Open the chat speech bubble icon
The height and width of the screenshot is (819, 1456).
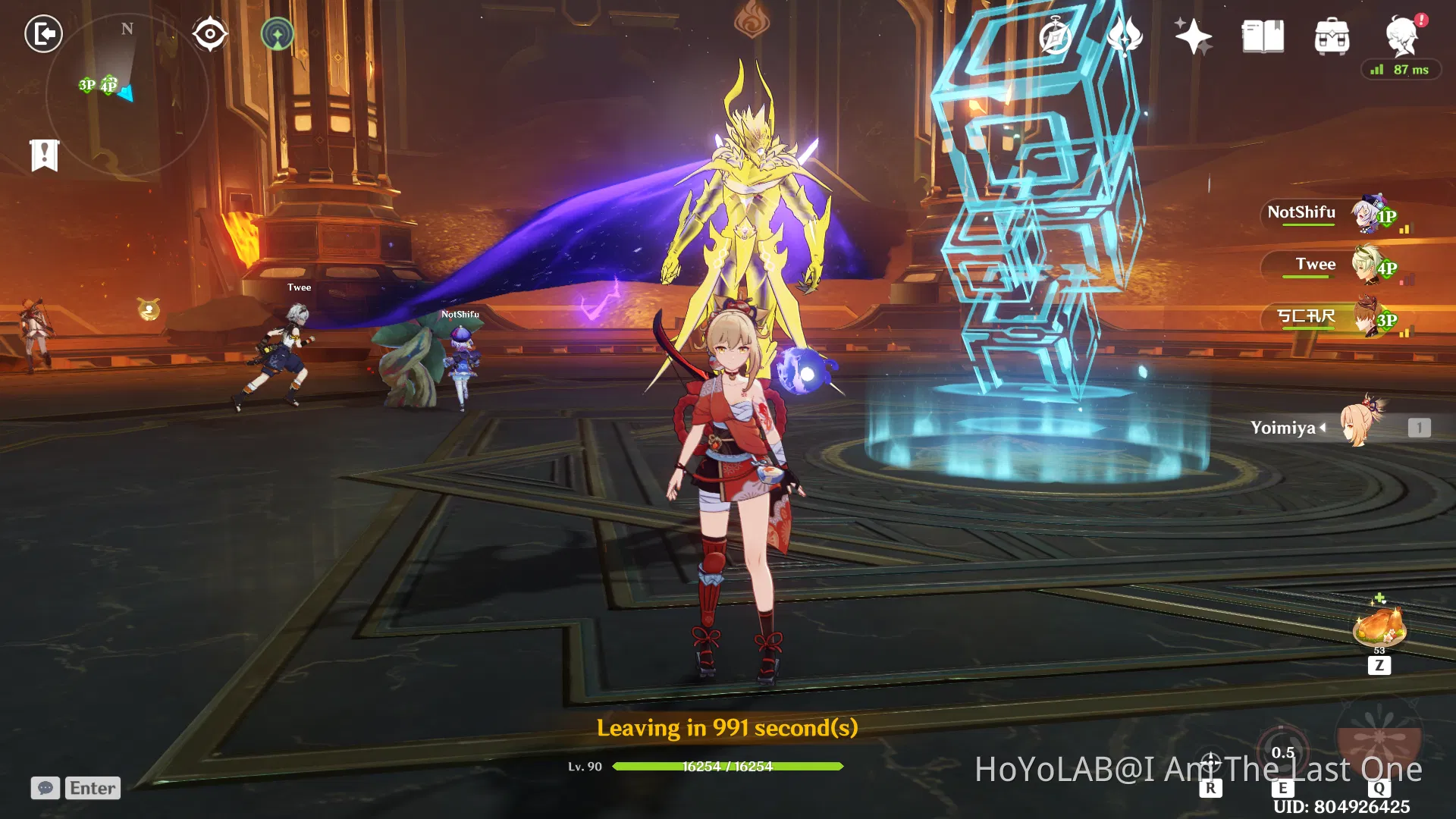47,789
